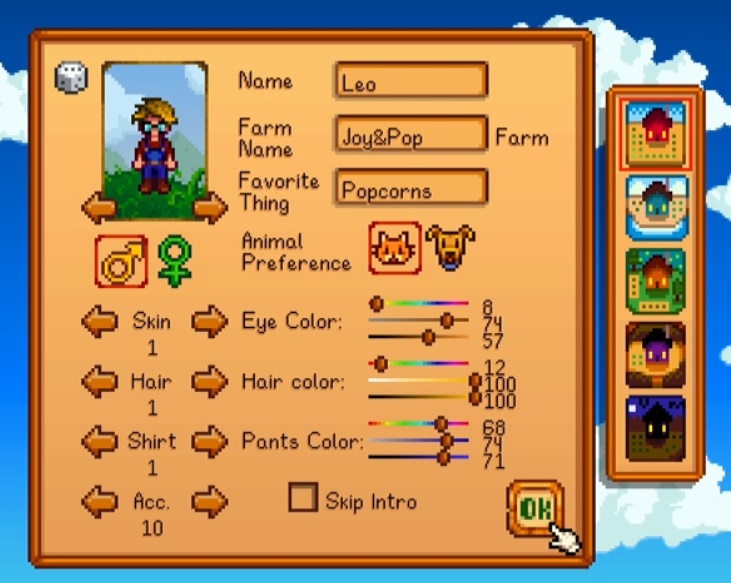Click the Farm Name input field
Image resolution: width=731 pixels, height=583 pixels.
[411, 136]
